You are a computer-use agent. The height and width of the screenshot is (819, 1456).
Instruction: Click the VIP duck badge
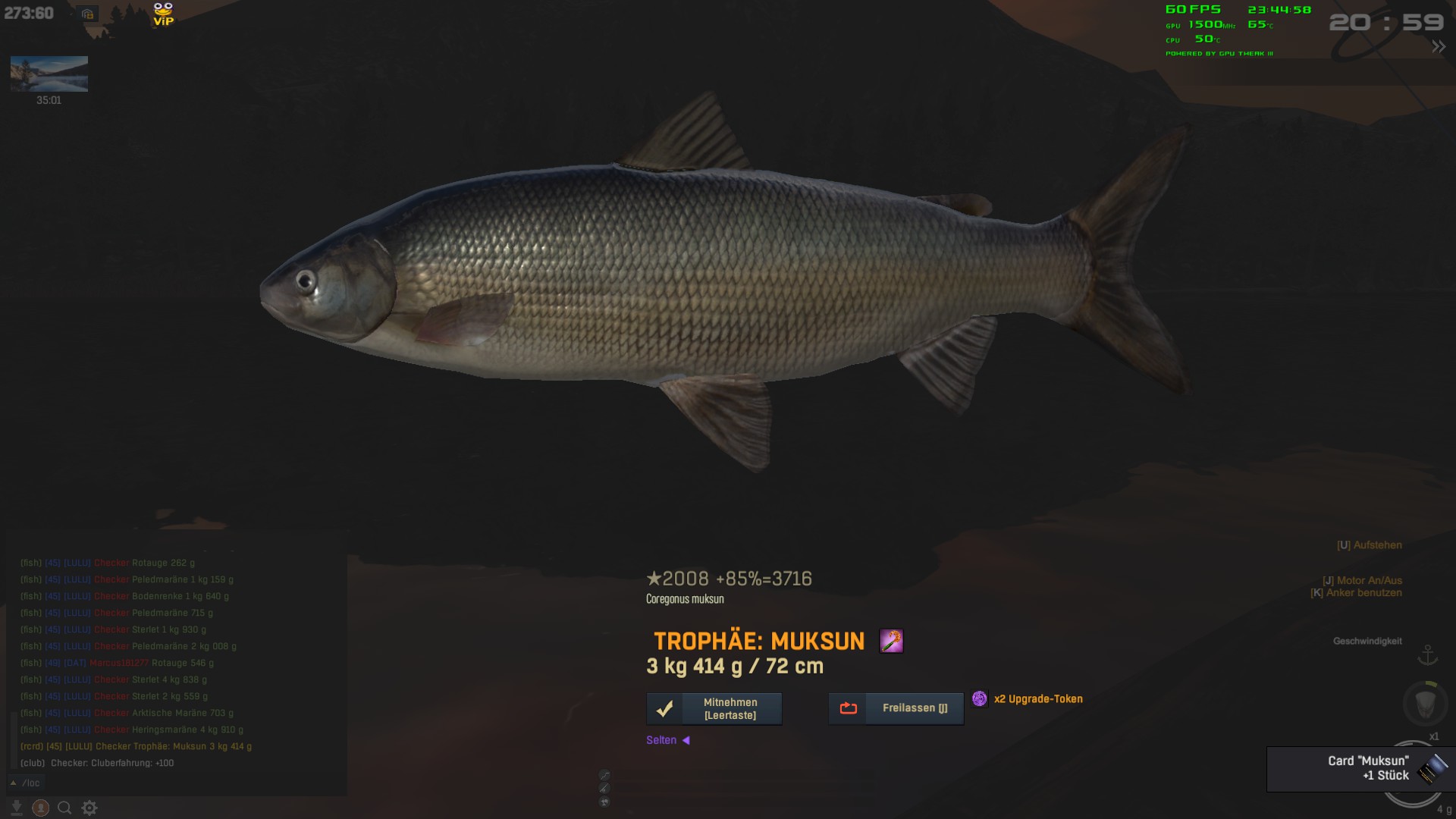click(x=163, y=14)
